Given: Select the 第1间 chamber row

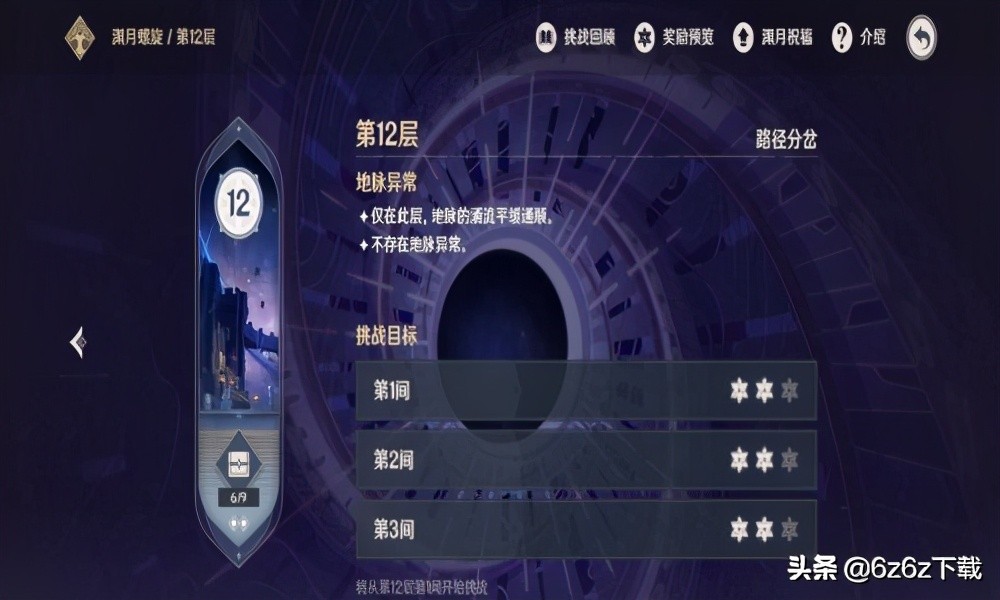Looking at the screenshot, I should pyautogui.click(x=586, y=390).
